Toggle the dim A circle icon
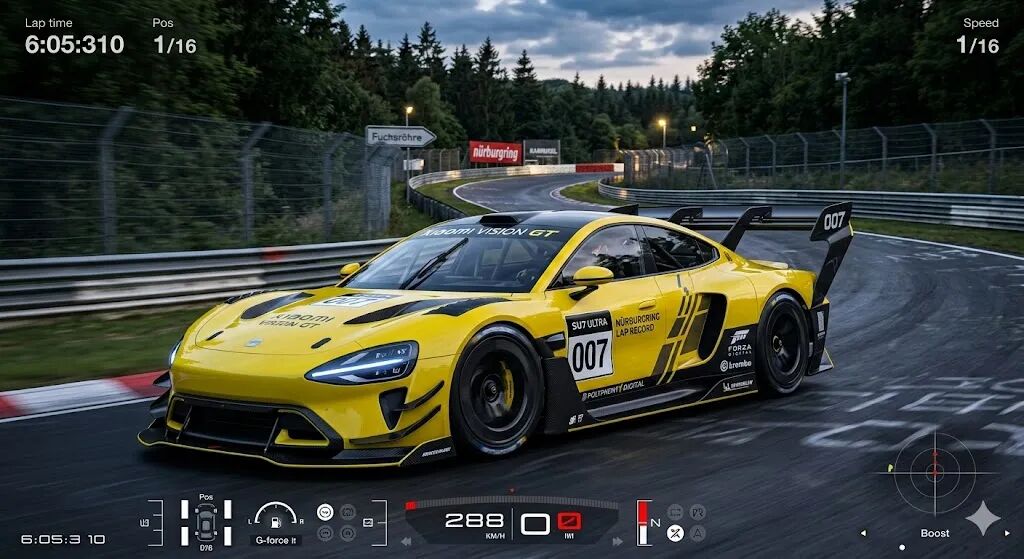 (697, 533)
